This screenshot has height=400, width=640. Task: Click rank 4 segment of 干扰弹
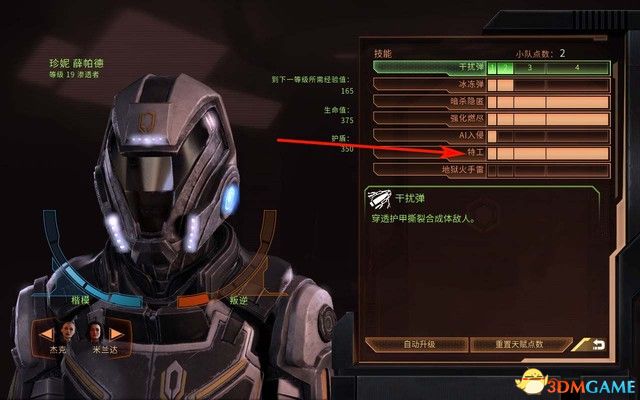pyautogui.click(x=577, y=68)
